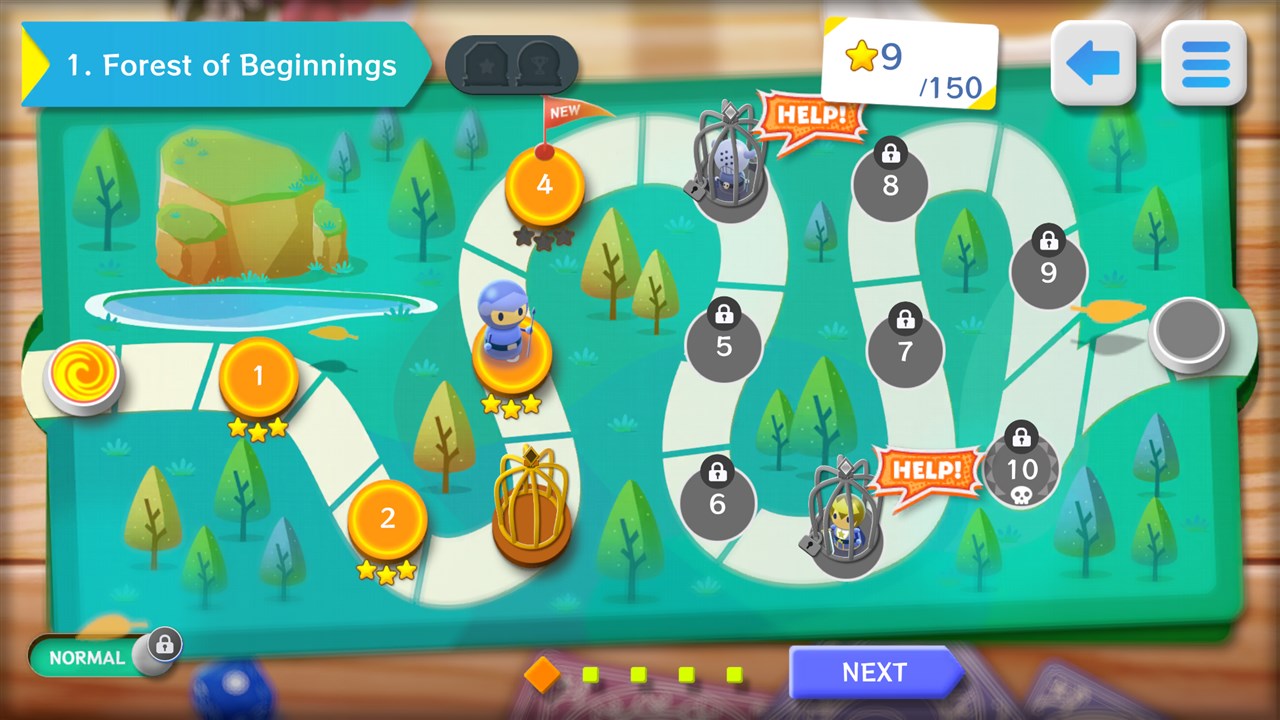Image resolution: width=1280 pixels, height=720 pixels.
Task: Select level 2 node
Action: (387, 519)
